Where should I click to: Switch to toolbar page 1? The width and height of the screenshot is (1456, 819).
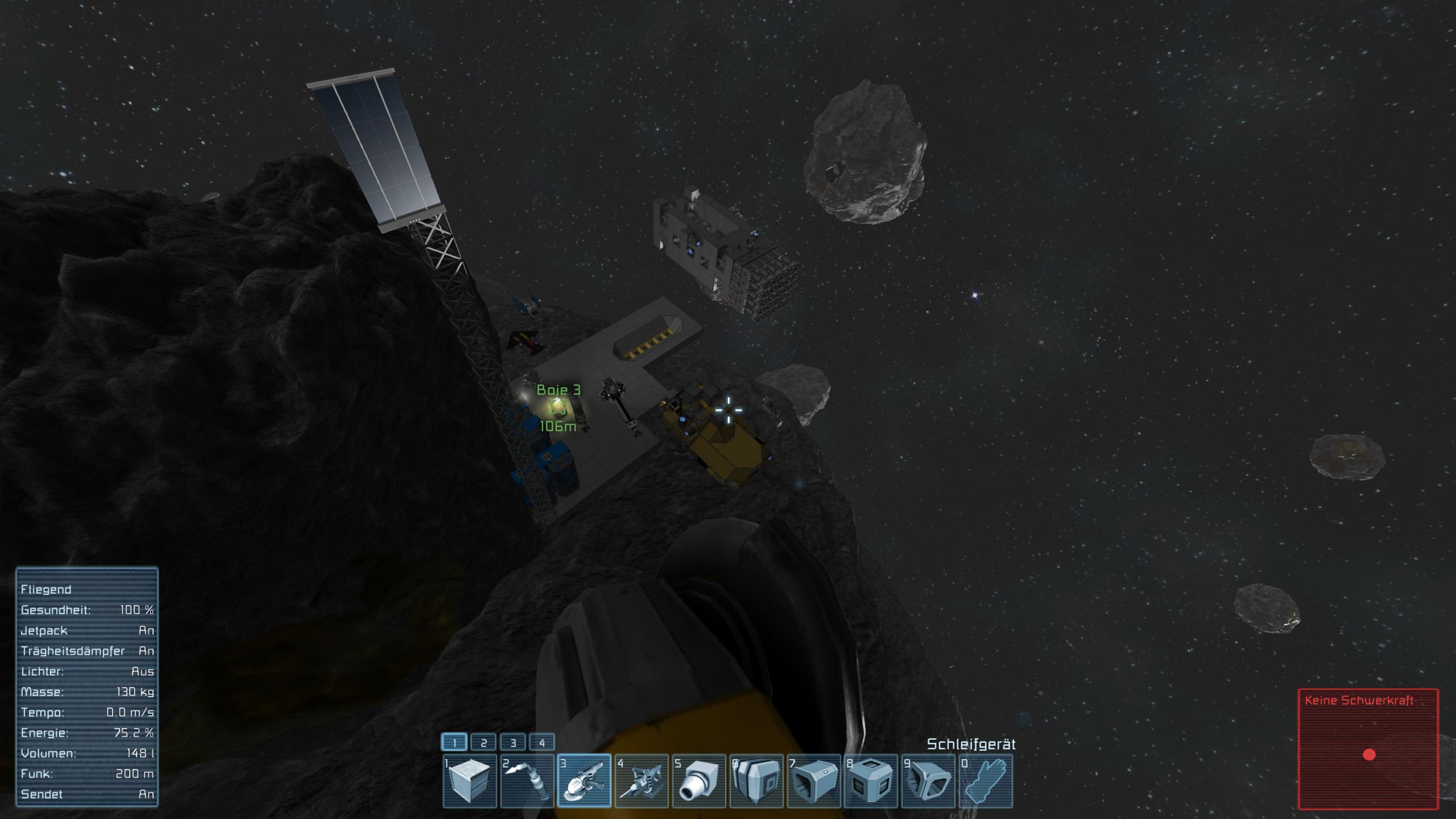pos(454,742)
